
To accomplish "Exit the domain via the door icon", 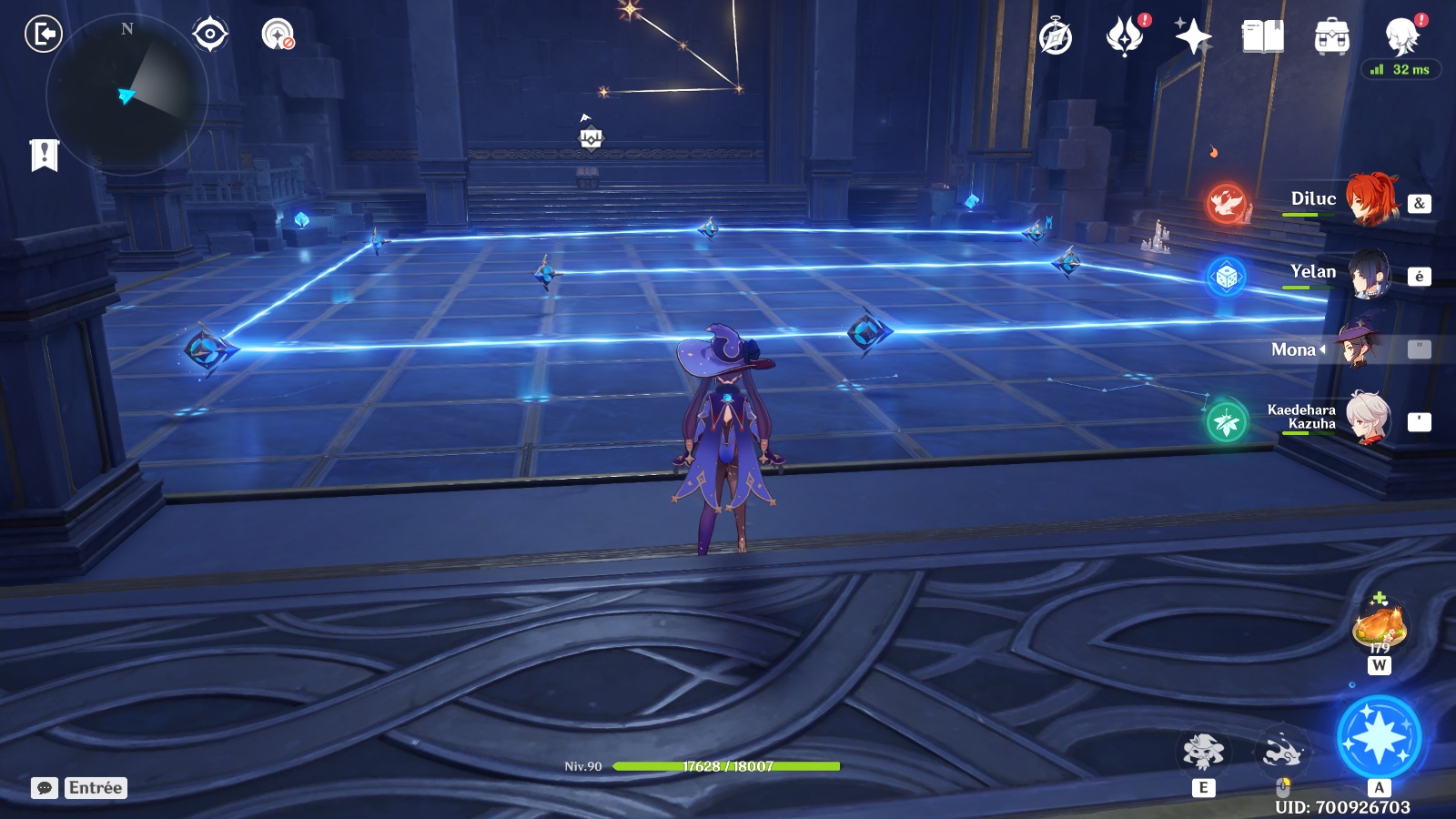I will [x=43, y=35].
